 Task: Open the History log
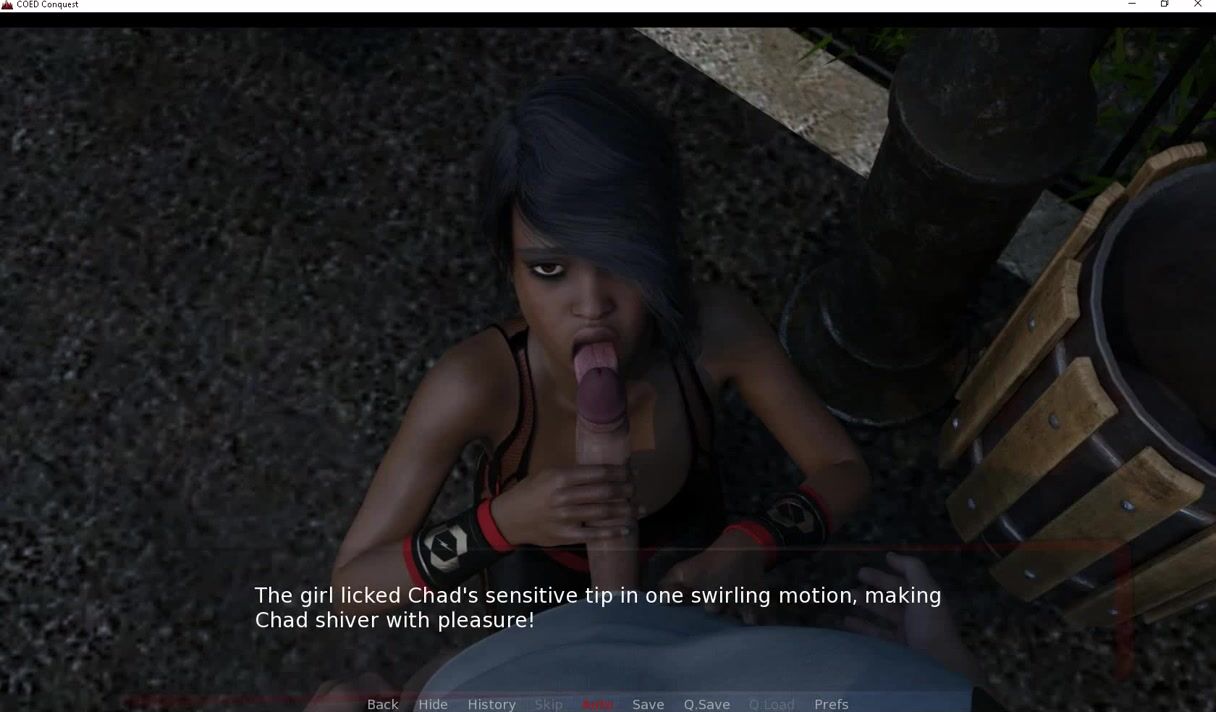click(x=491, y=704)
